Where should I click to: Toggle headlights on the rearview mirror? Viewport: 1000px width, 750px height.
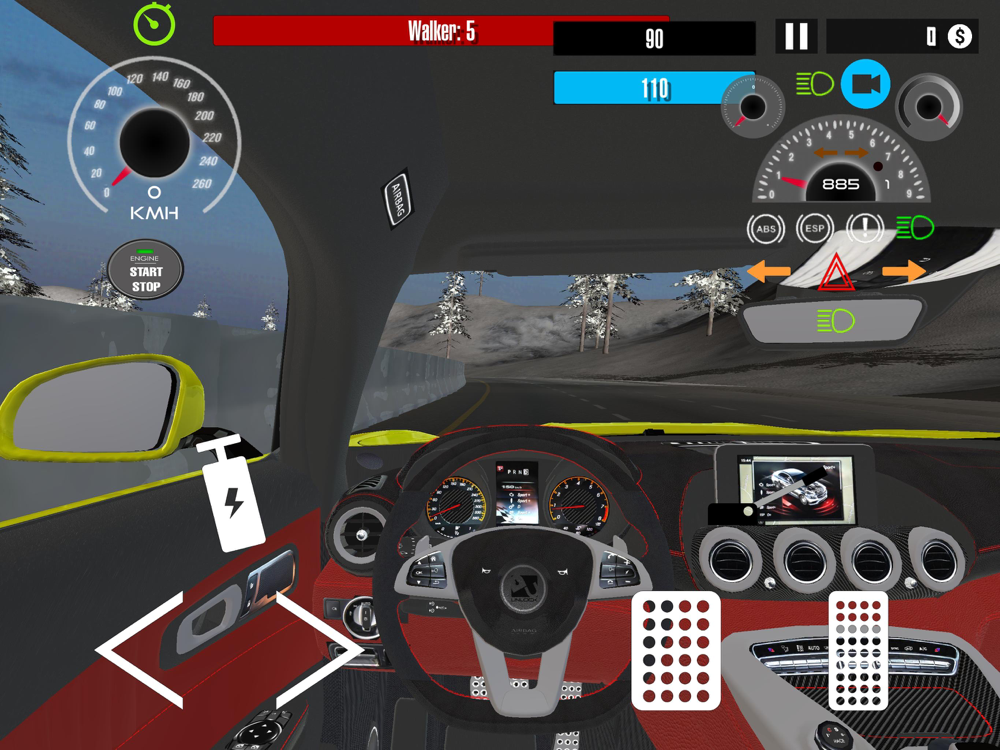(835, 321)
